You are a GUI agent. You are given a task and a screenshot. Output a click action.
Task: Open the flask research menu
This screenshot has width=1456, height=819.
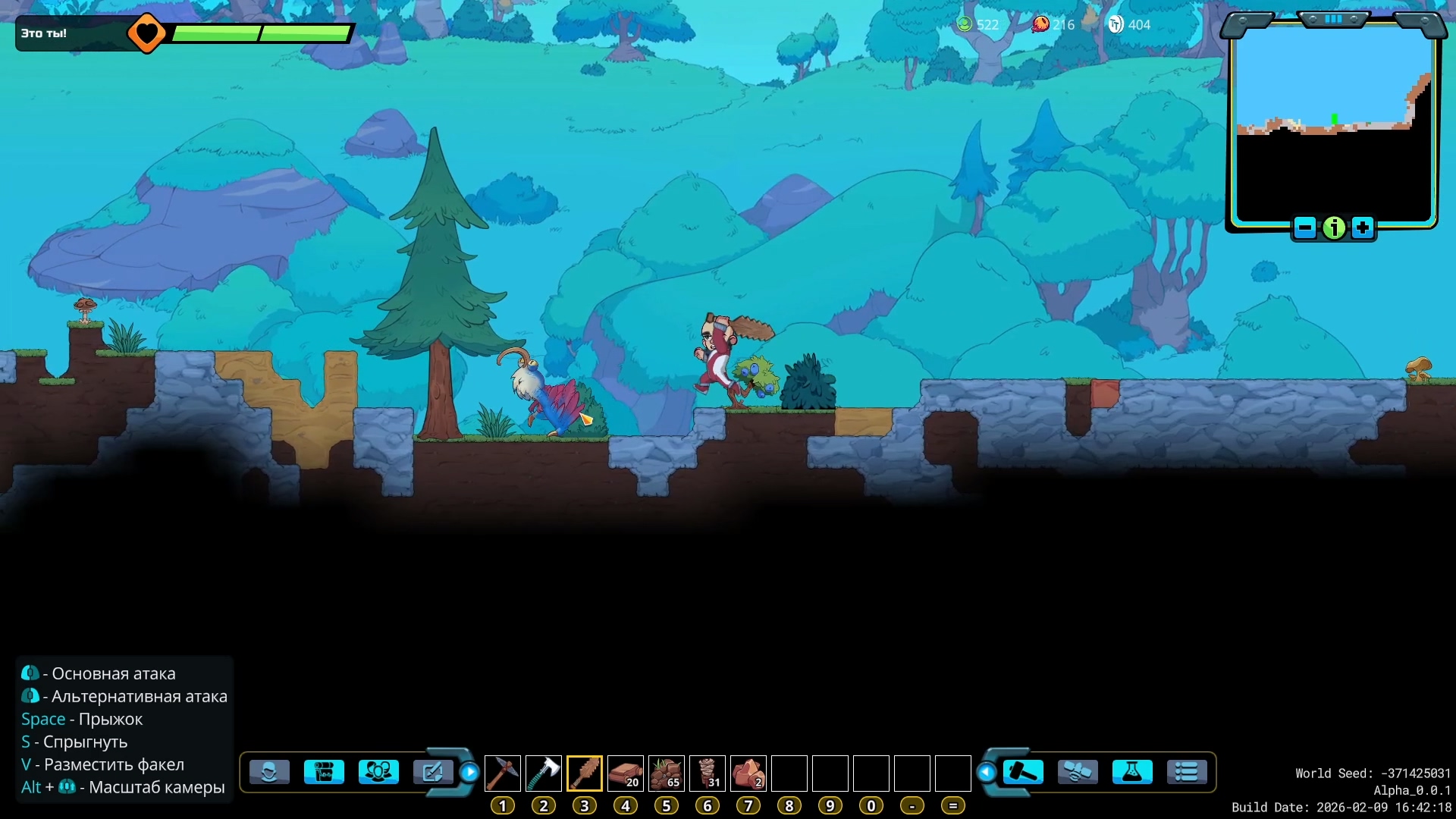click(x=1132, y=772)
